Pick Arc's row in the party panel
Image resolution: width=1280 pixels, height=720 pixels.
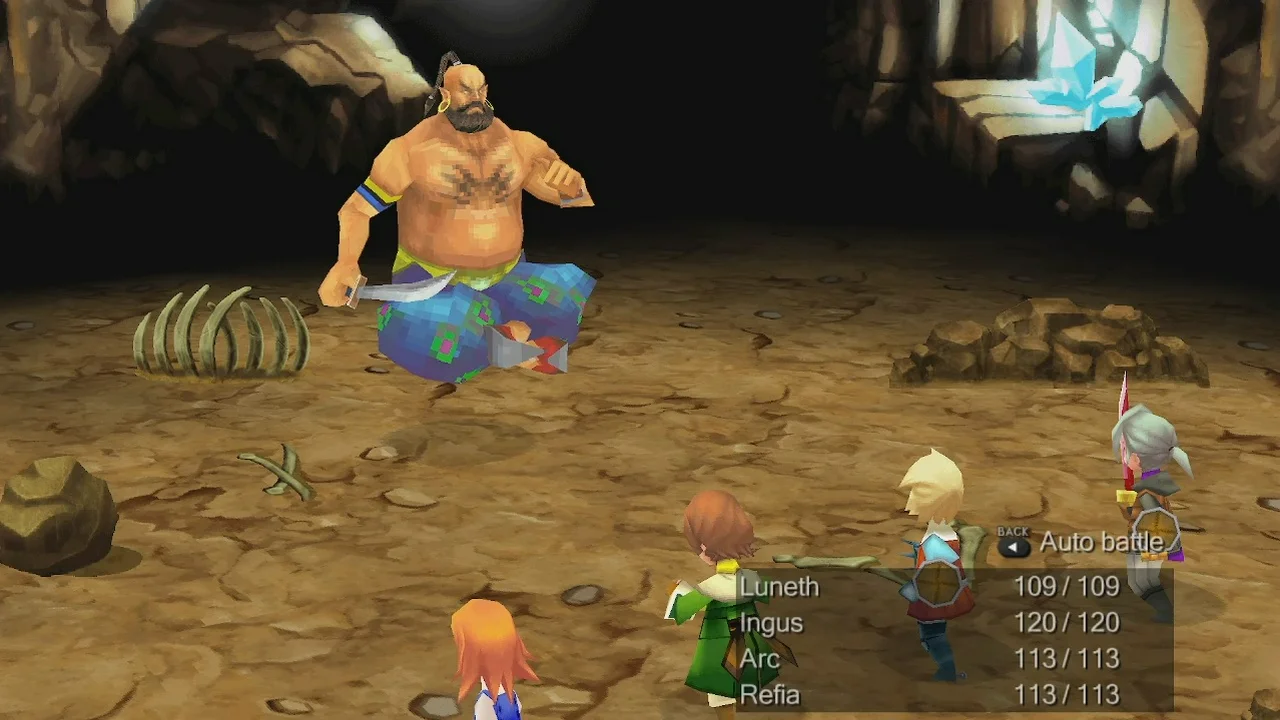pyautogui.click(x=760, y=659)
